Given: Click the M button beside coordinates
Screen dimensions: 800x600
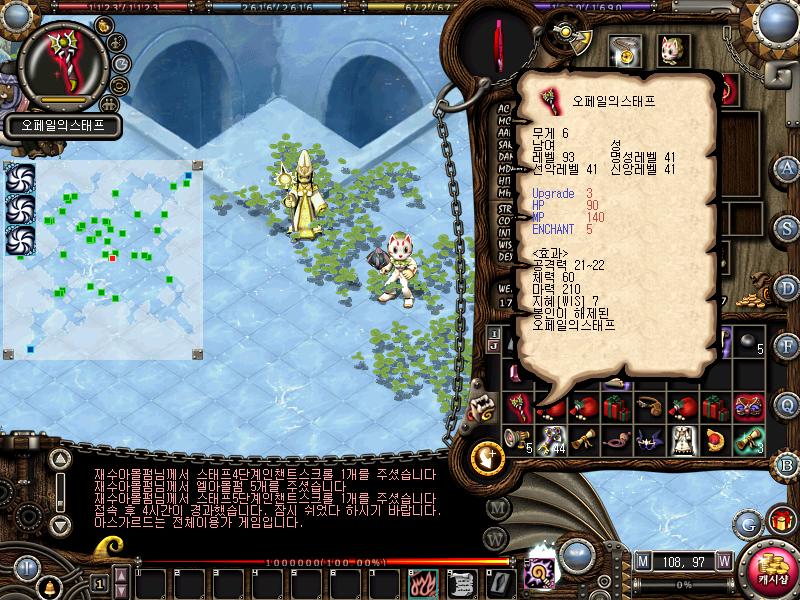Looking at the screenshot, I should (x=642, y=559).
